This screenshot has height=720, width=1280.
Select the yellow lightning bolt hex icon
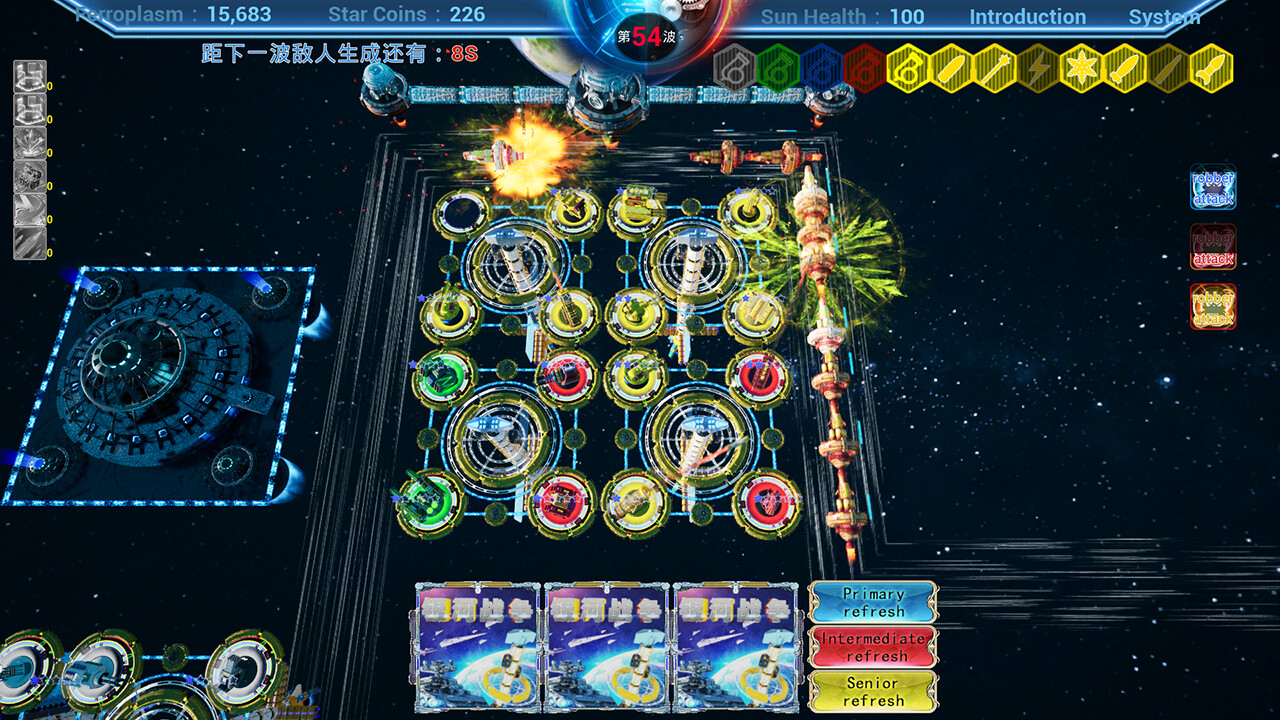1039,68
